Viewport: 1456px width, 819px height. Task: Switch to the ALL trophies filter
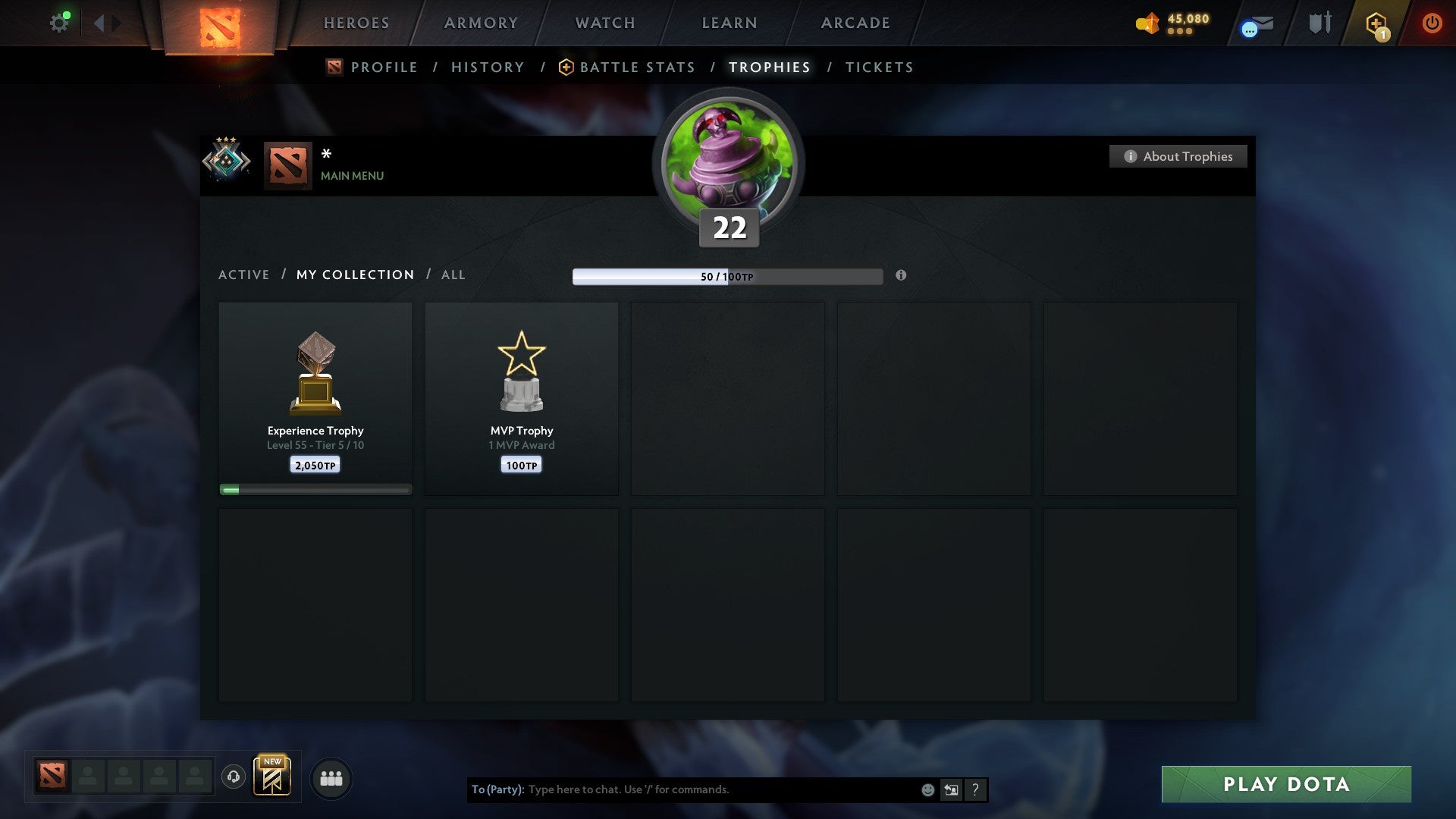pos(452,275)
